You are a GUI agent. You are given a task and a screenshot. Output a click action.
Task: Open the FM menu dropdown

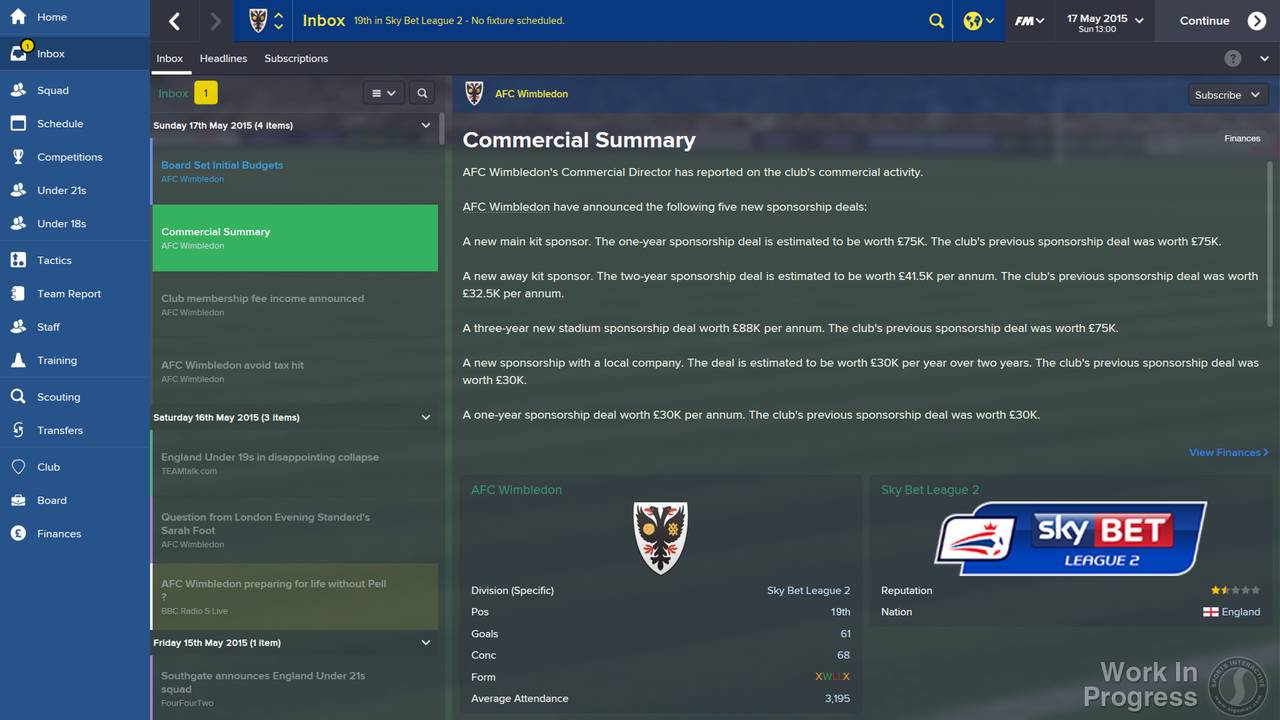tap(1030, 20)
